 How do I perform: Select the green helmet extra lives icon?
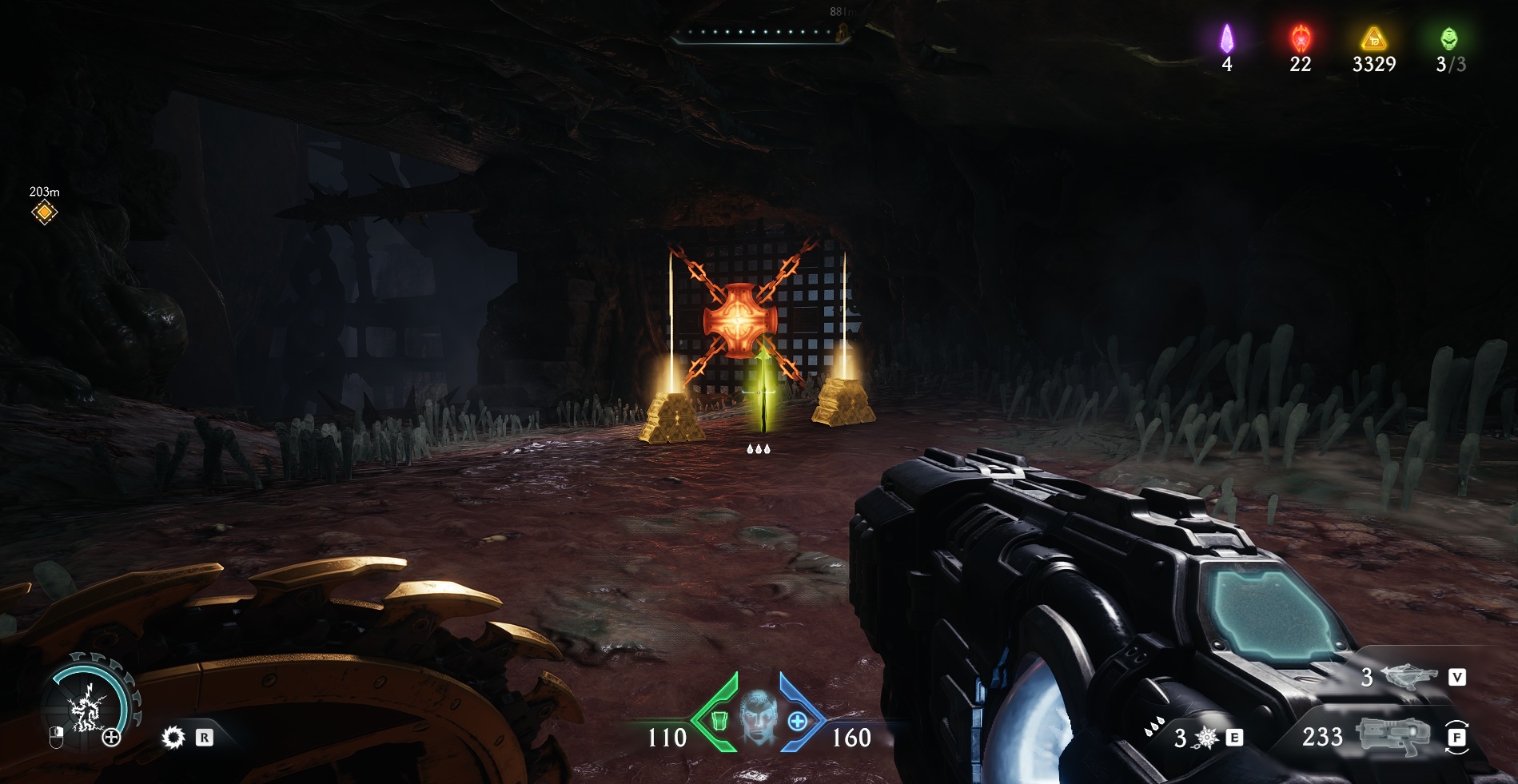(x=1449, y=38)
